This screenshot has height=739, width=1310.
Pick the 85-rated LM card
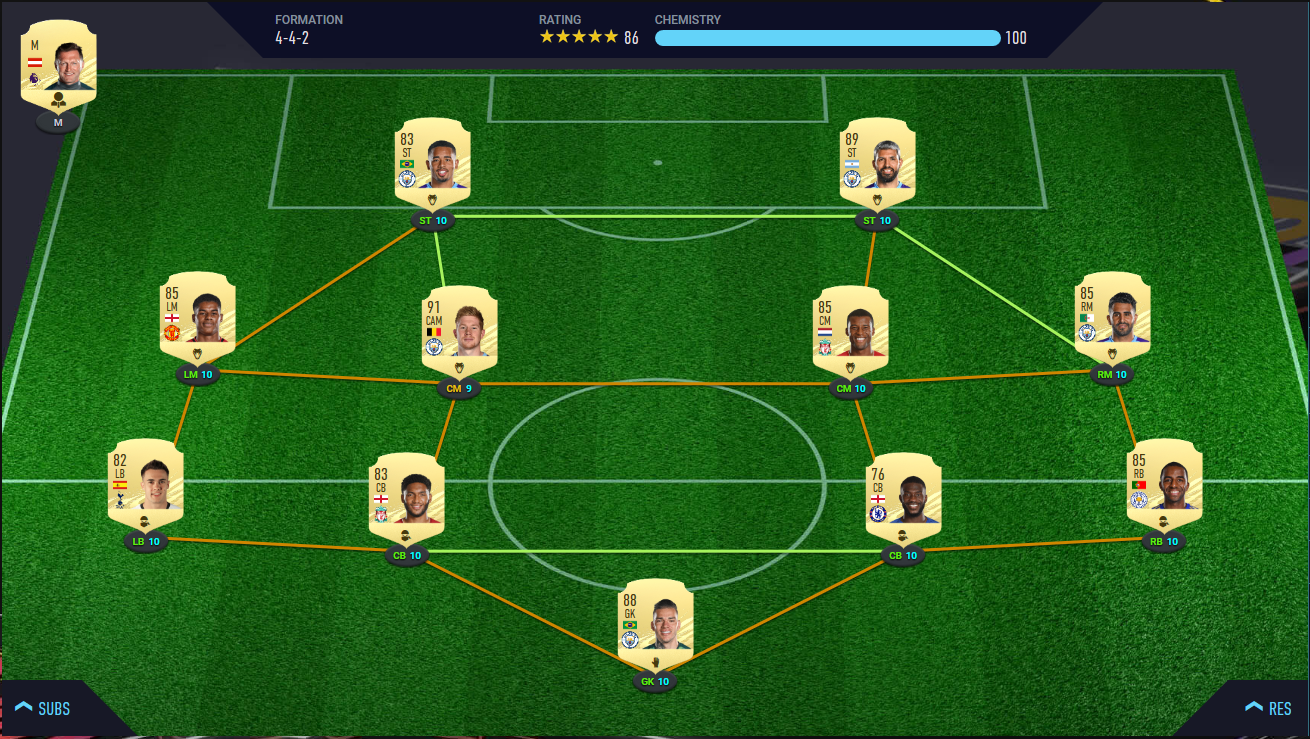198,316
